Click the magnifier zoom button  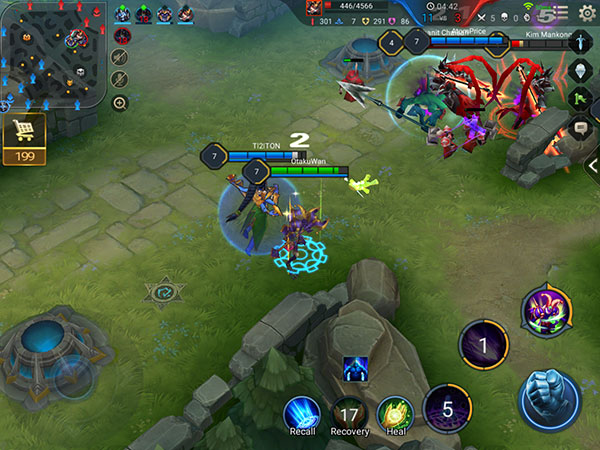coord(120,103)
